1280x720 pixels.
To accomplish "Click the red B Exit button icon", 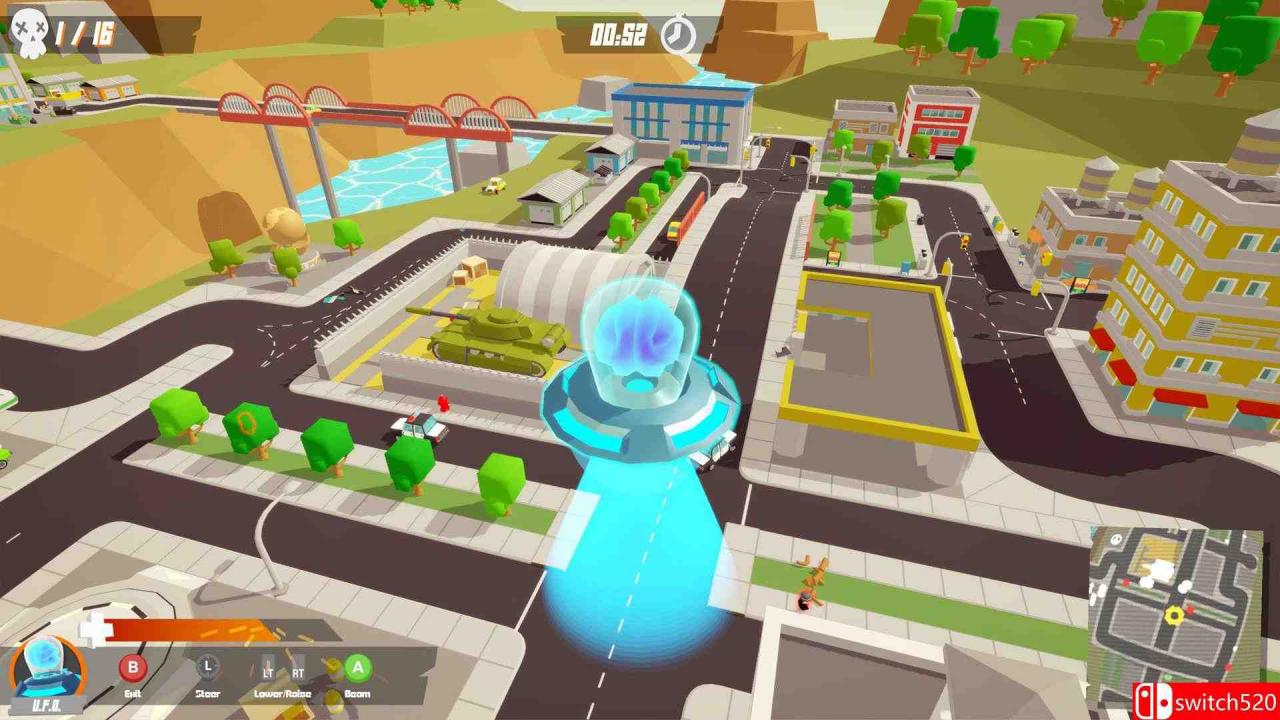I will pos(131,667).
